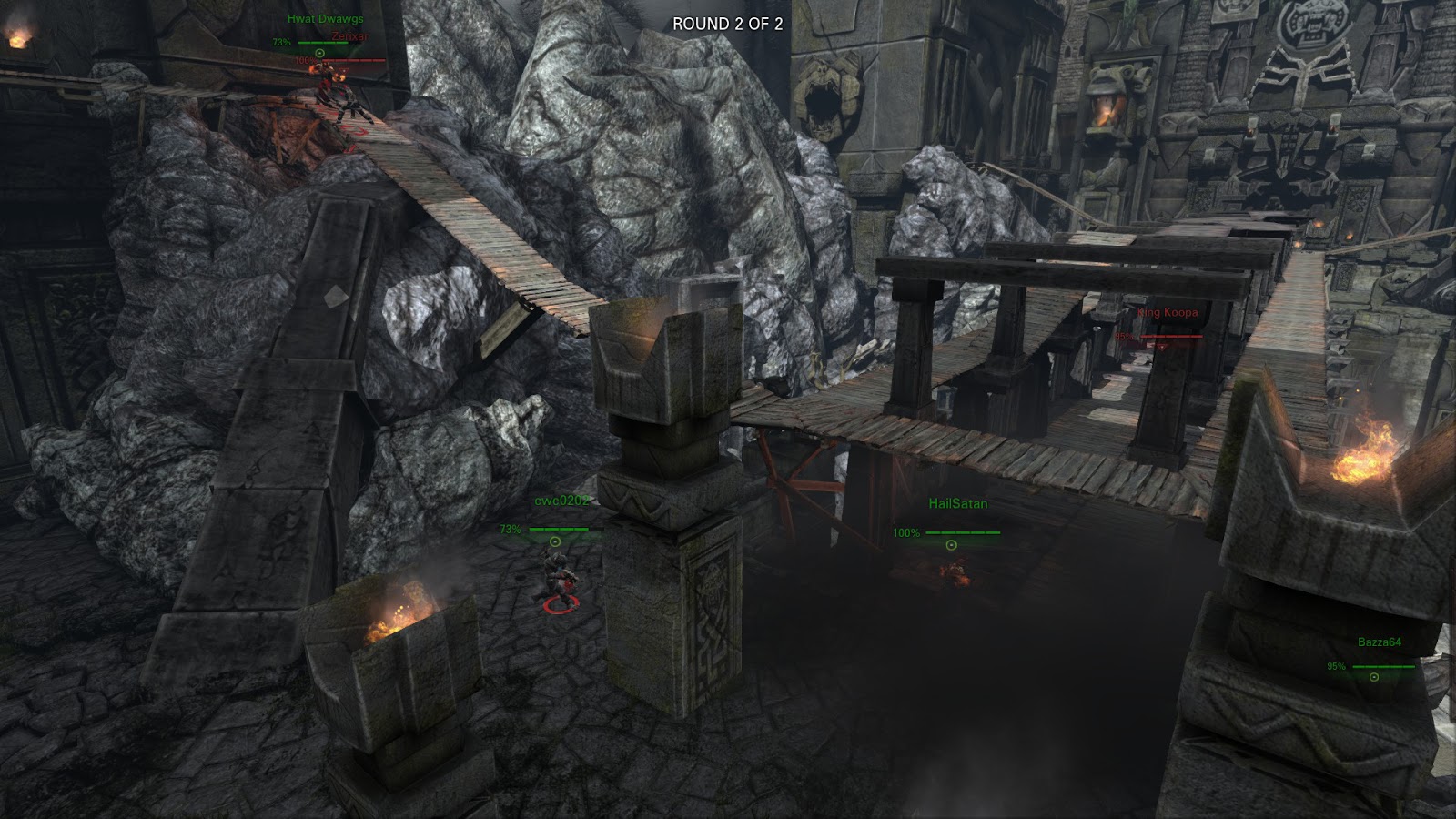This screenshot has width=1456, height=819.
Task: Click the 95% indicator beside Bazza64's bar
Action: click(1337, 666)
